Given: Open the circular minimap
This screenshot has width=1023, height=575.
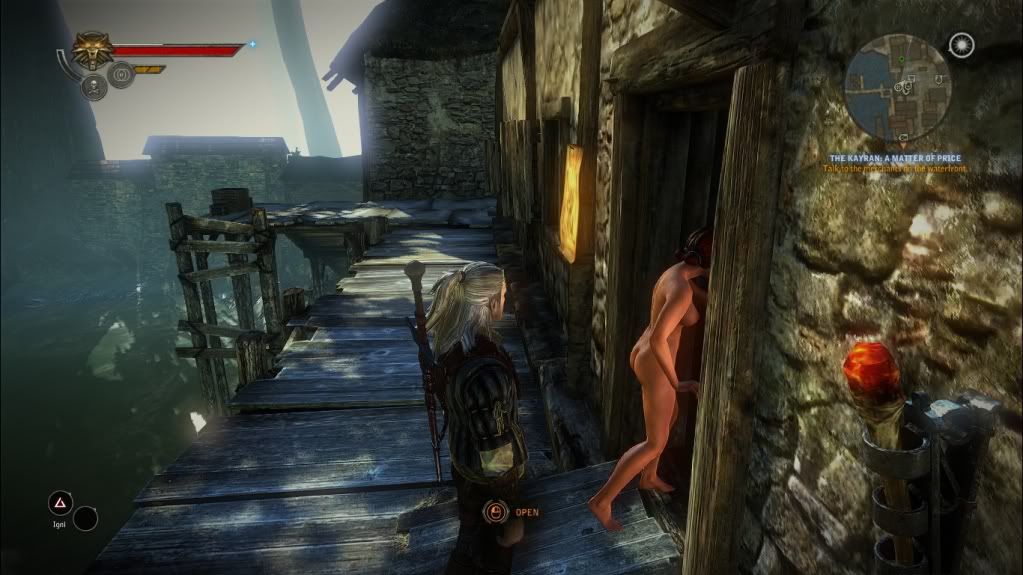Looking at the screenshot, I should click(x=897, y=87).
